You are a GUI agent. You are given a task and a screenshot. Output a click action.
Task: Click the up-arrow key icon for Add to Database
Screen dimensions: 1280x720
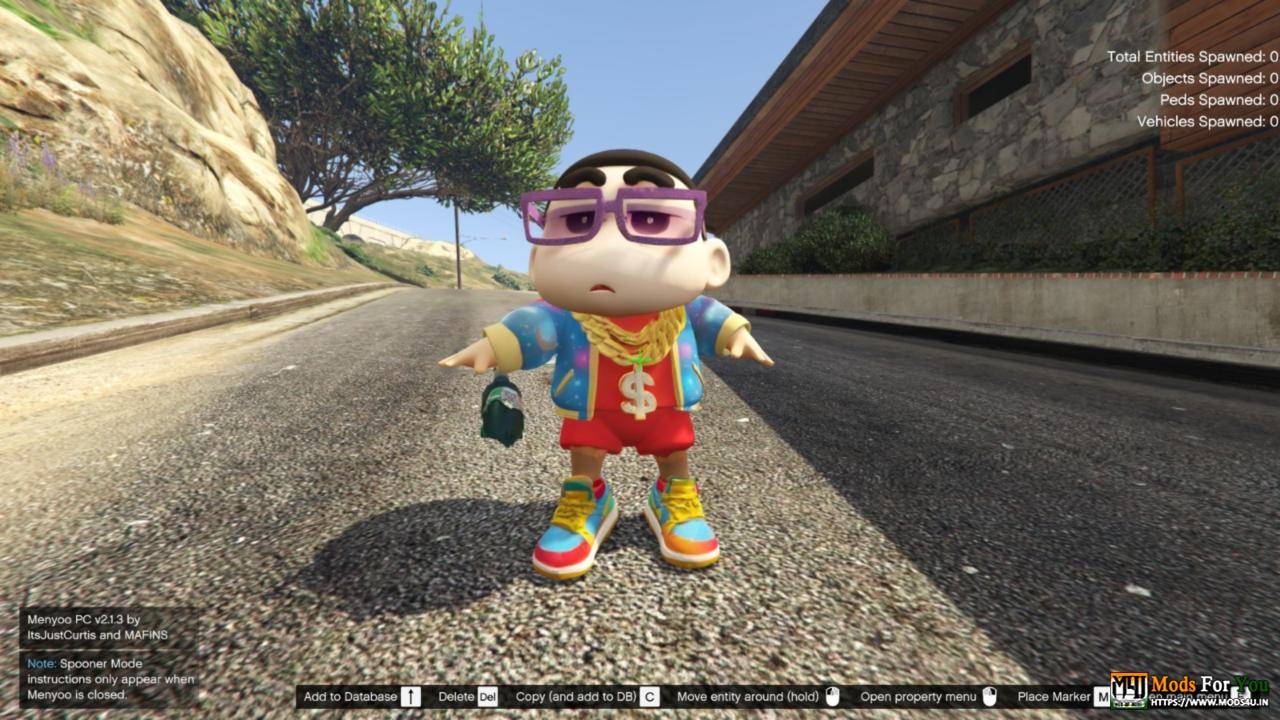point(411,696)
